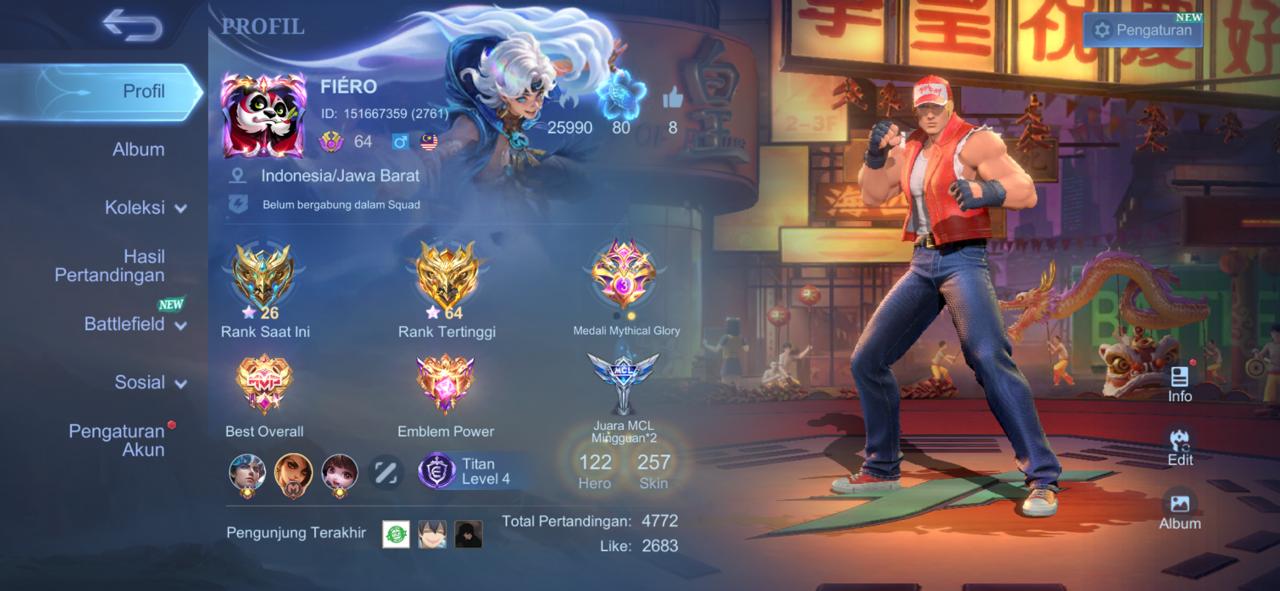The width and height of the screenshot is (1280, 591).
Task: Open the Pengaturan settings button
Action: (x=1142, y=30)
